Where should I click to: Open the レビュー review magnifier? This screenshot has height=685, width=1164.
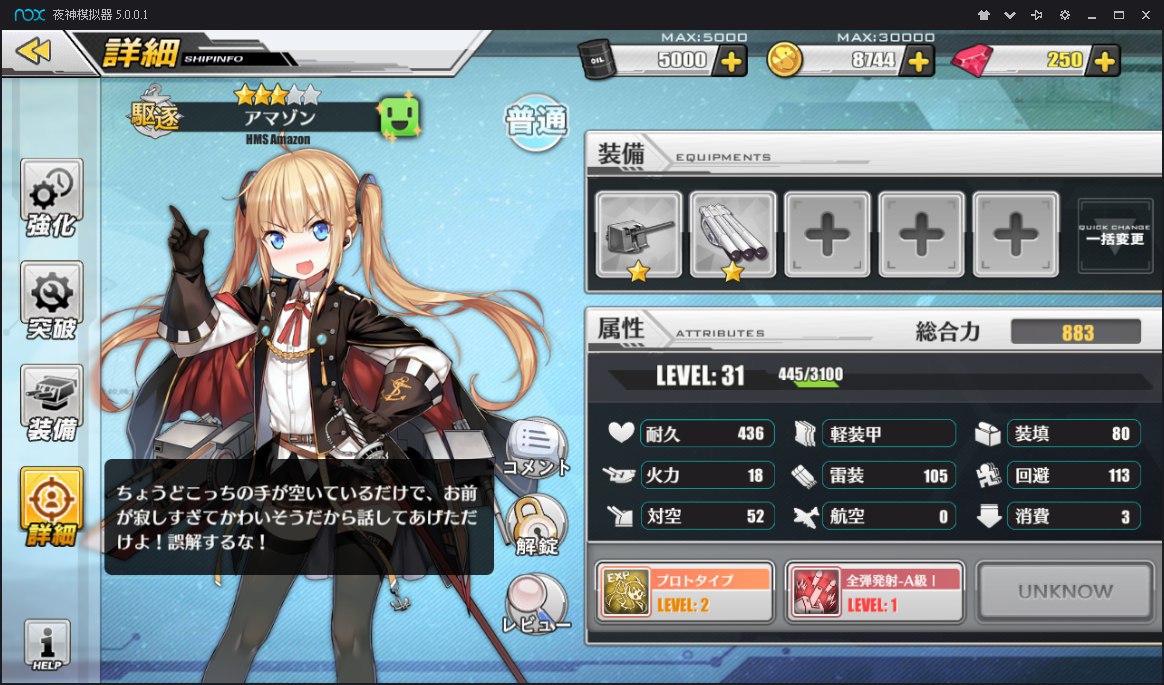[x=537, y=604]
